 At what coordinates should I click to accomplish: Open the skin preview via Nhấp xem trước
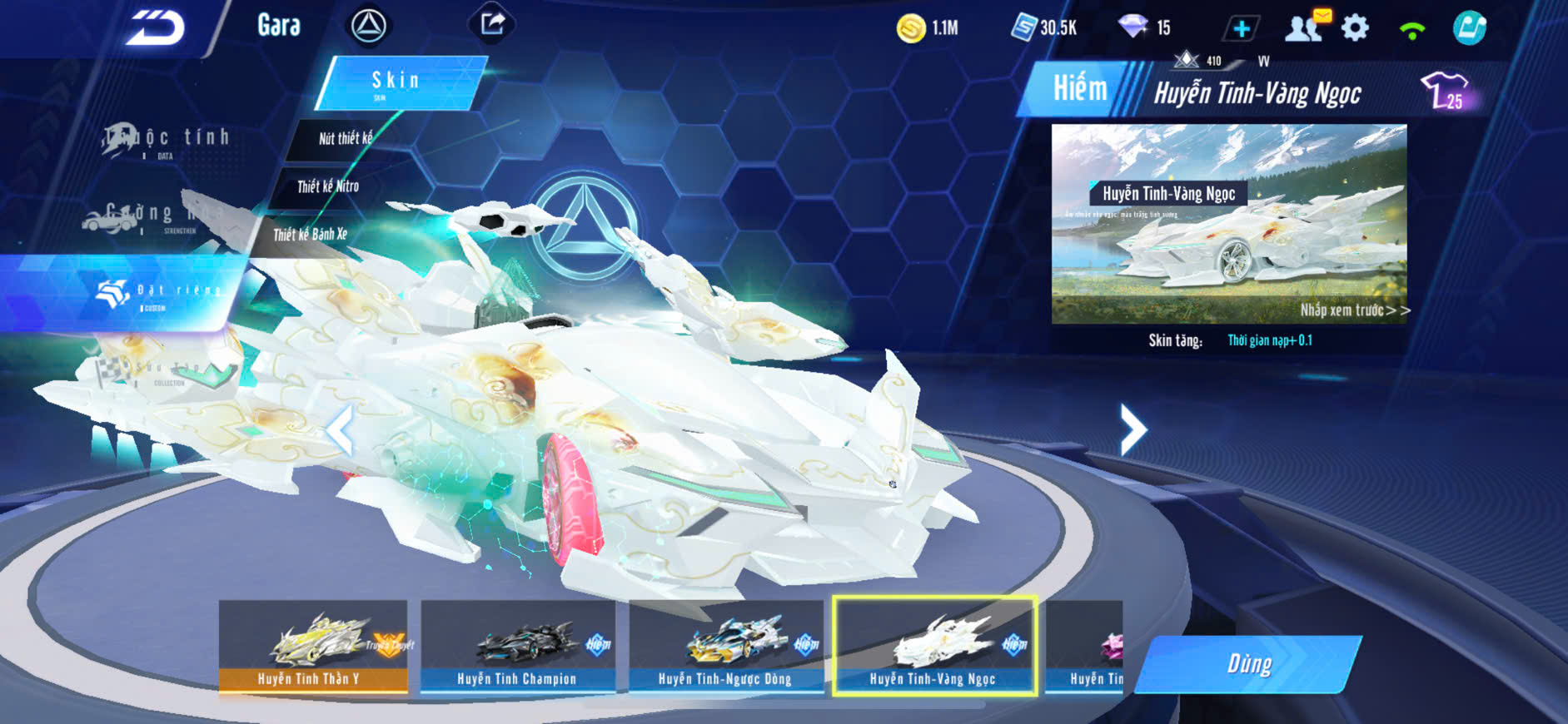[1354, 310]
